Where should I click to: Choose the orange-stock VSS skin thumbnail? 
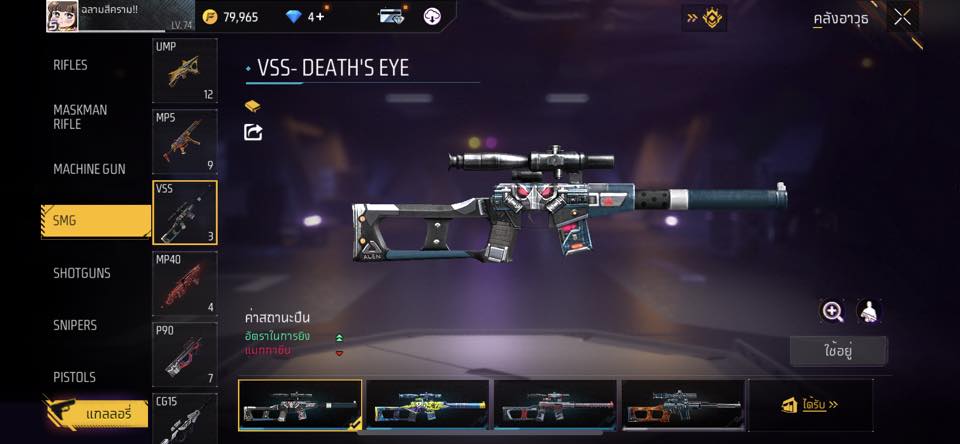pos(683,405)
